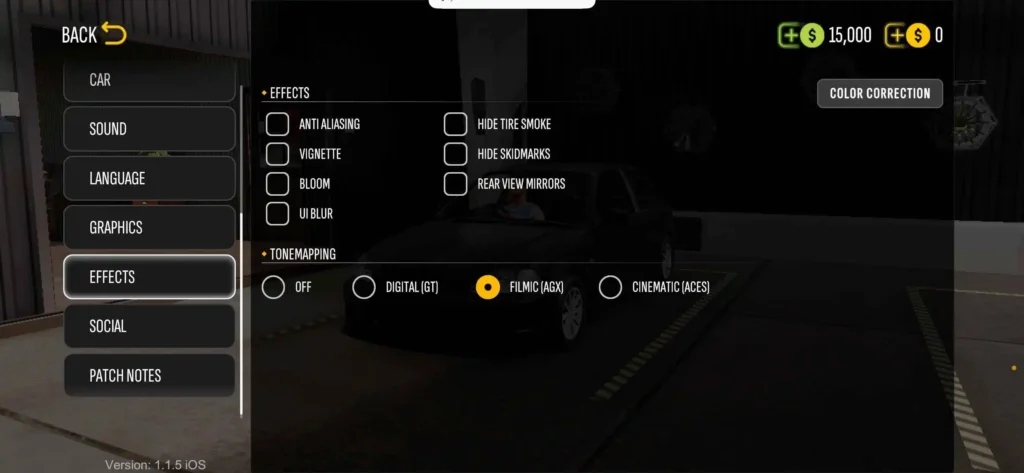
Task: Toggle the Vignette effect
Action: tap(277, 154)
